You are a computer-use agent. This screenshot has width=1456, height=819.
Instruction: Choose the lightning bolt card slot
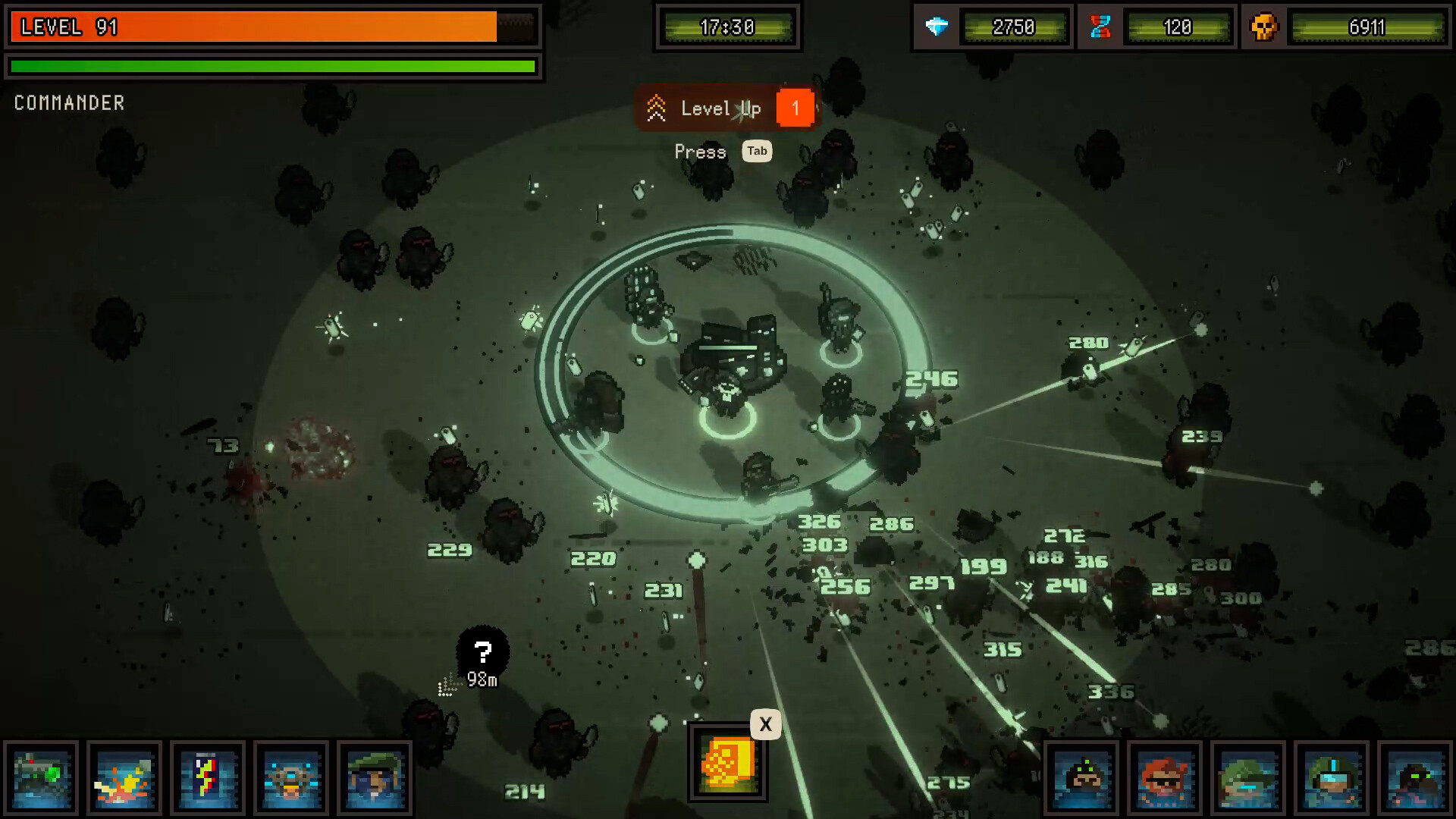(x=208, y=778)
